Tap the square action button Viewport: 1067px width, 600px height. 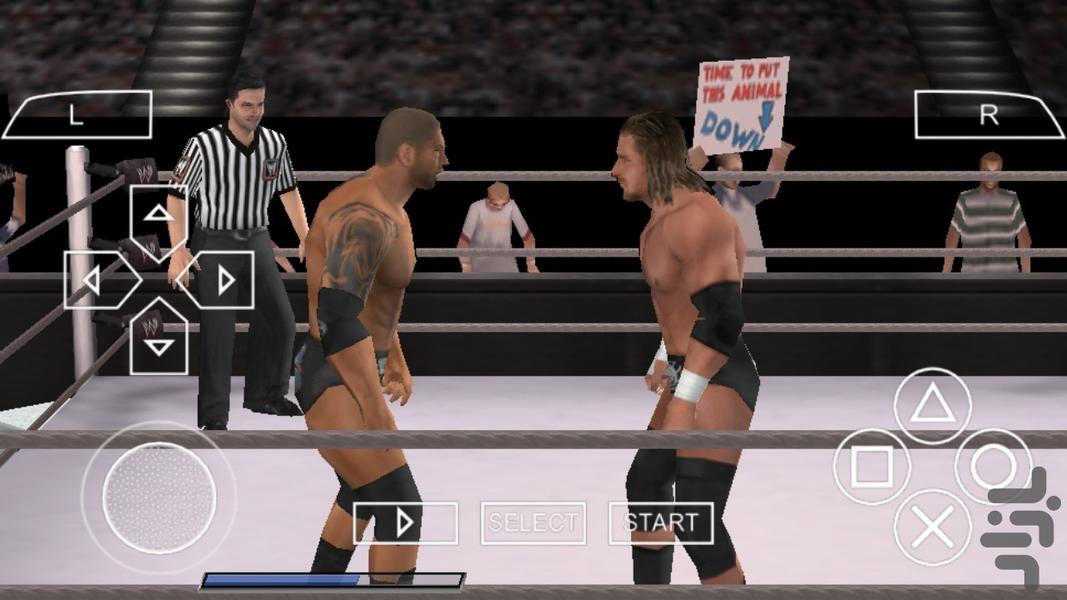tap(871, 467)
